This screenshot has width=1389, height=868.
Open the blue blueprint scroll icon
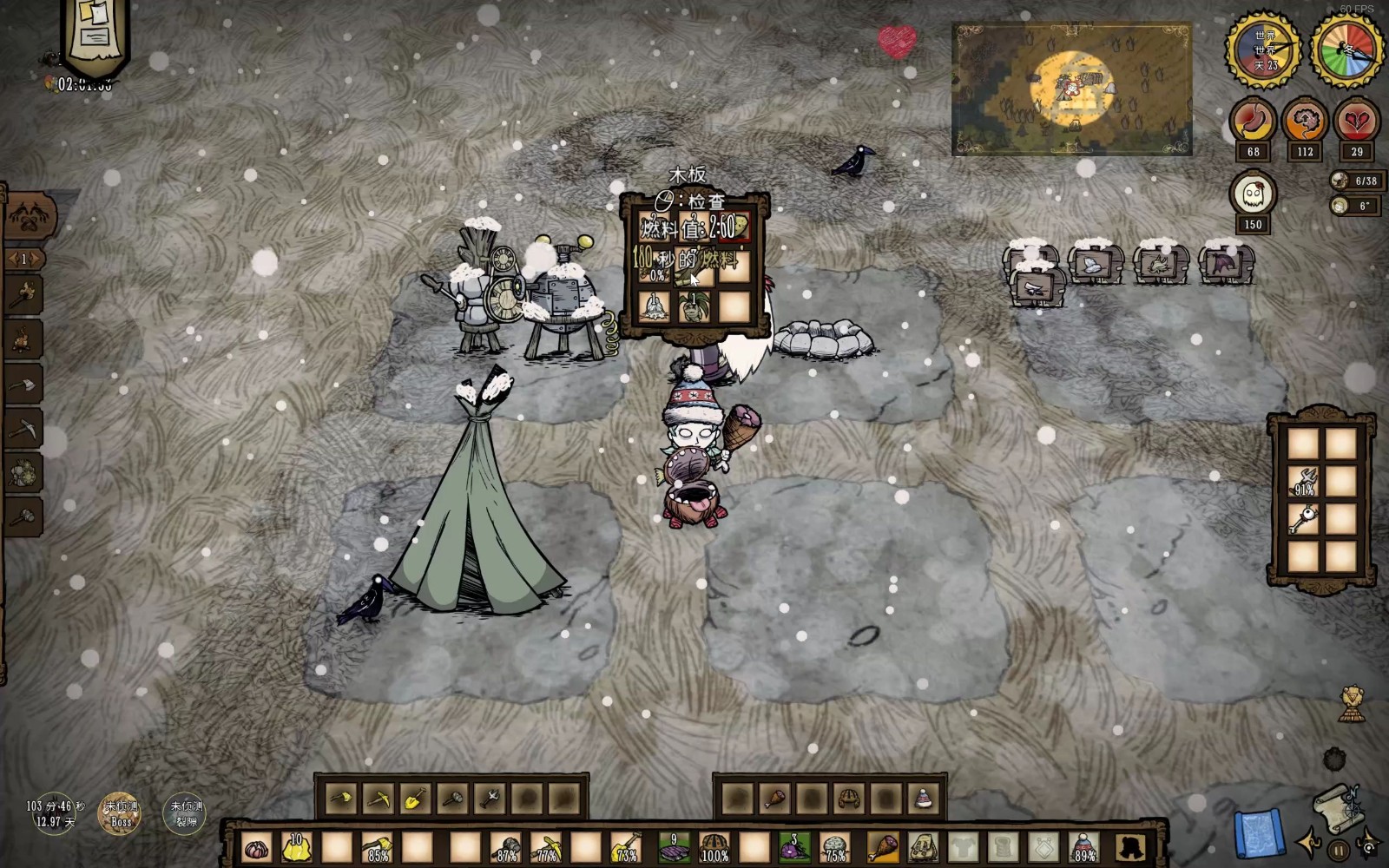pyautogui.click(x=1258, y=835)
